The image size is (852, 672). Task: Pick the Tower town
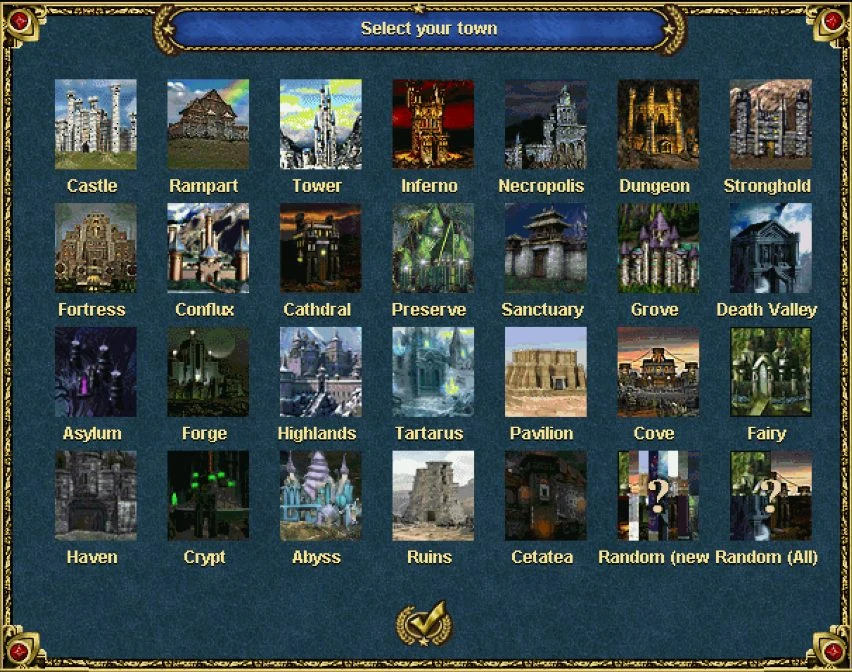tap(320, 124)
